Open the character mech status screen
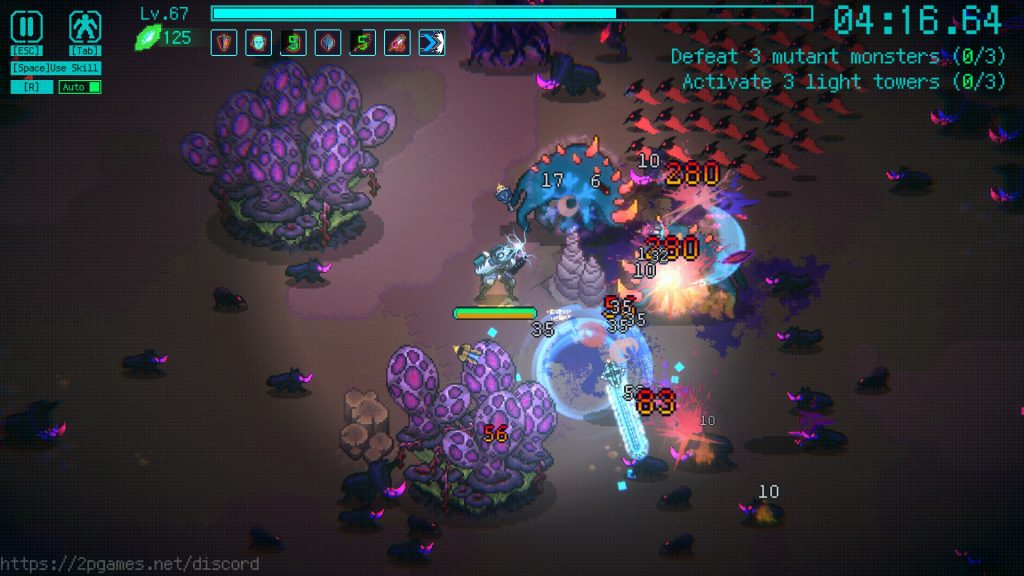 pyautogui.click(x=85, y=27)
